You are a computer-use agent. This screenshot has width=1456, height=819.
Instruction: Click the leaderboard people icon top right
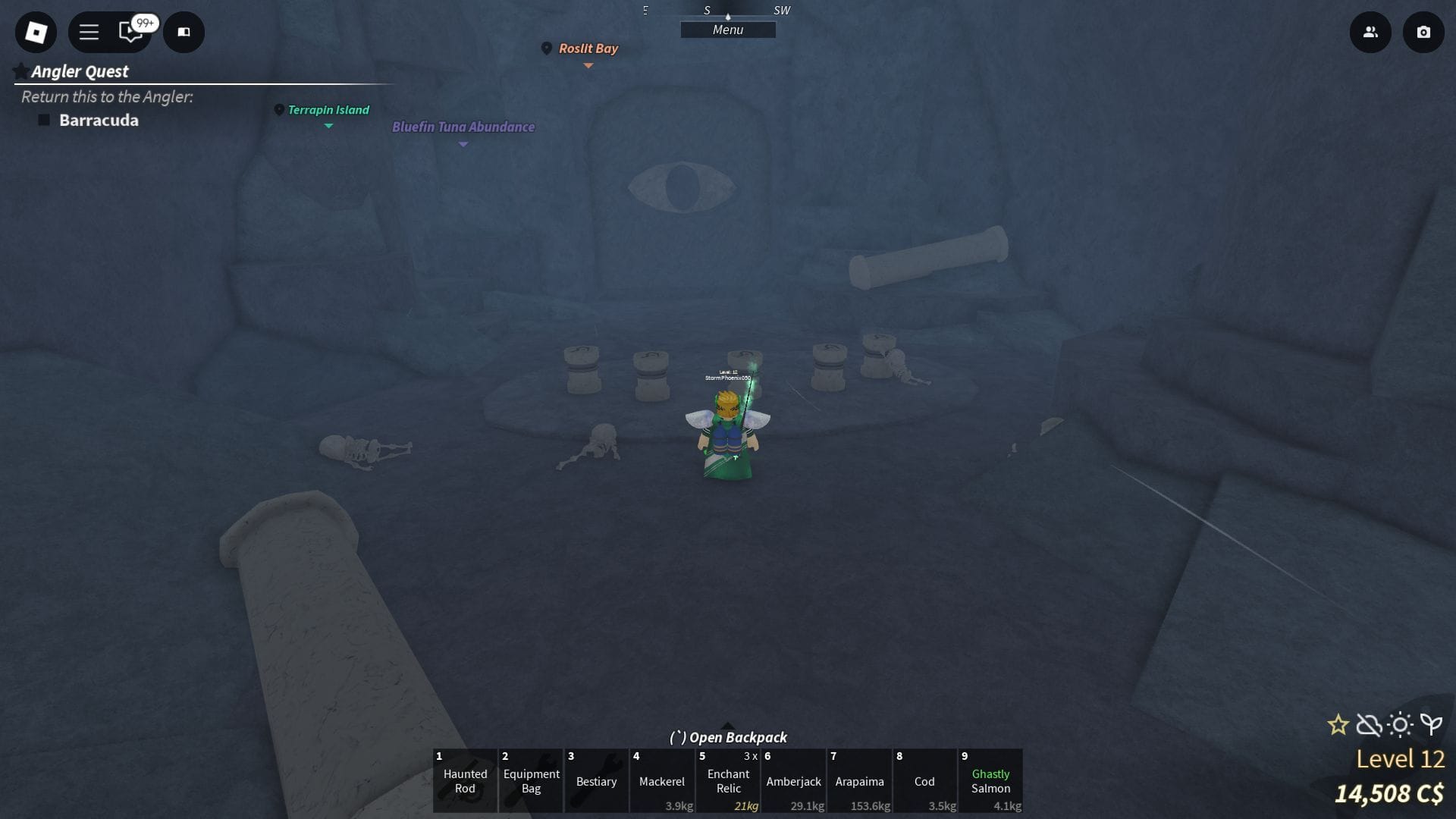1370,33
